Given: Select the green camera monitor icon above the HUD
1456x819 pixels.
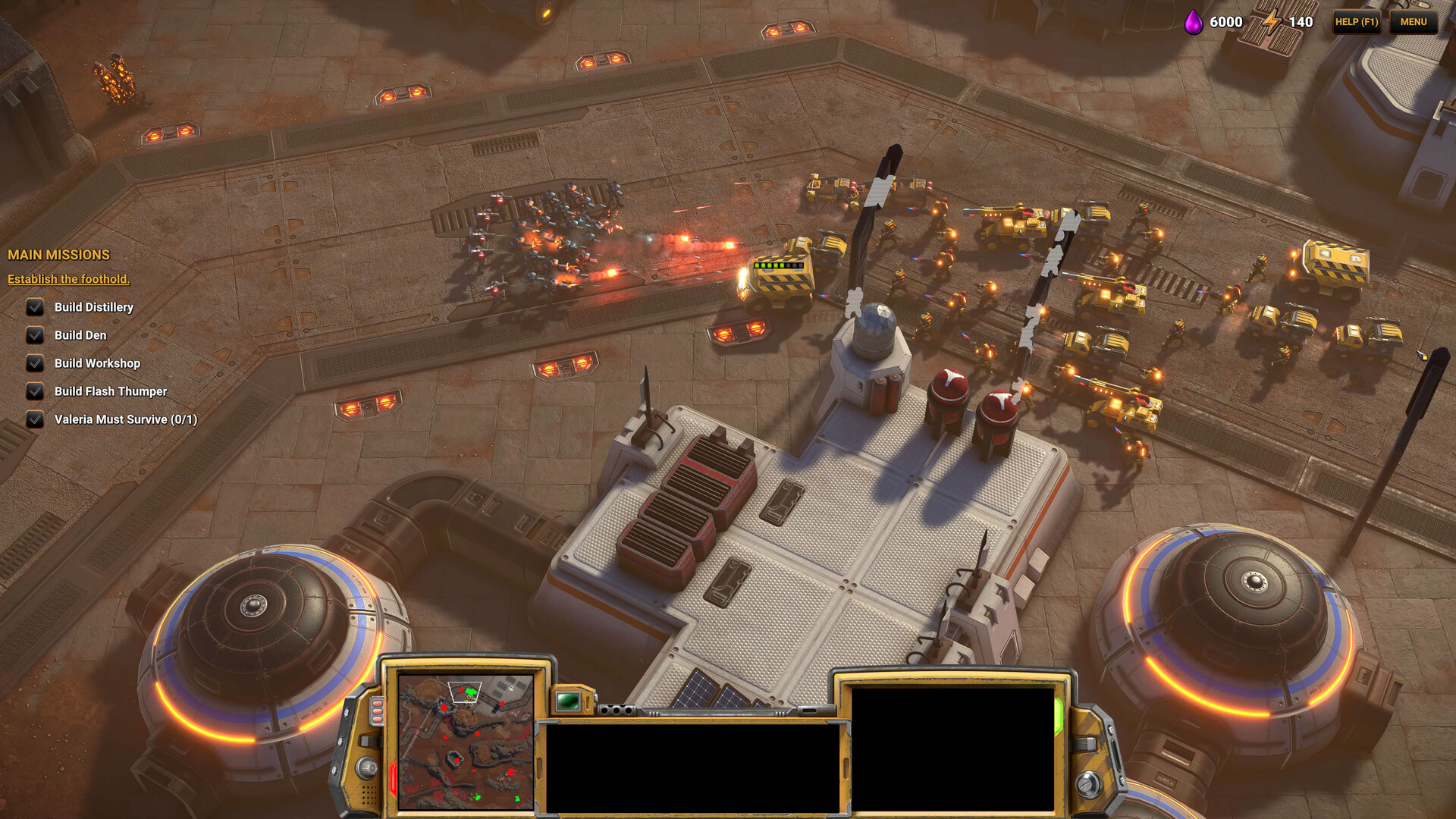Looking at the screenshot, I should 566,699.
